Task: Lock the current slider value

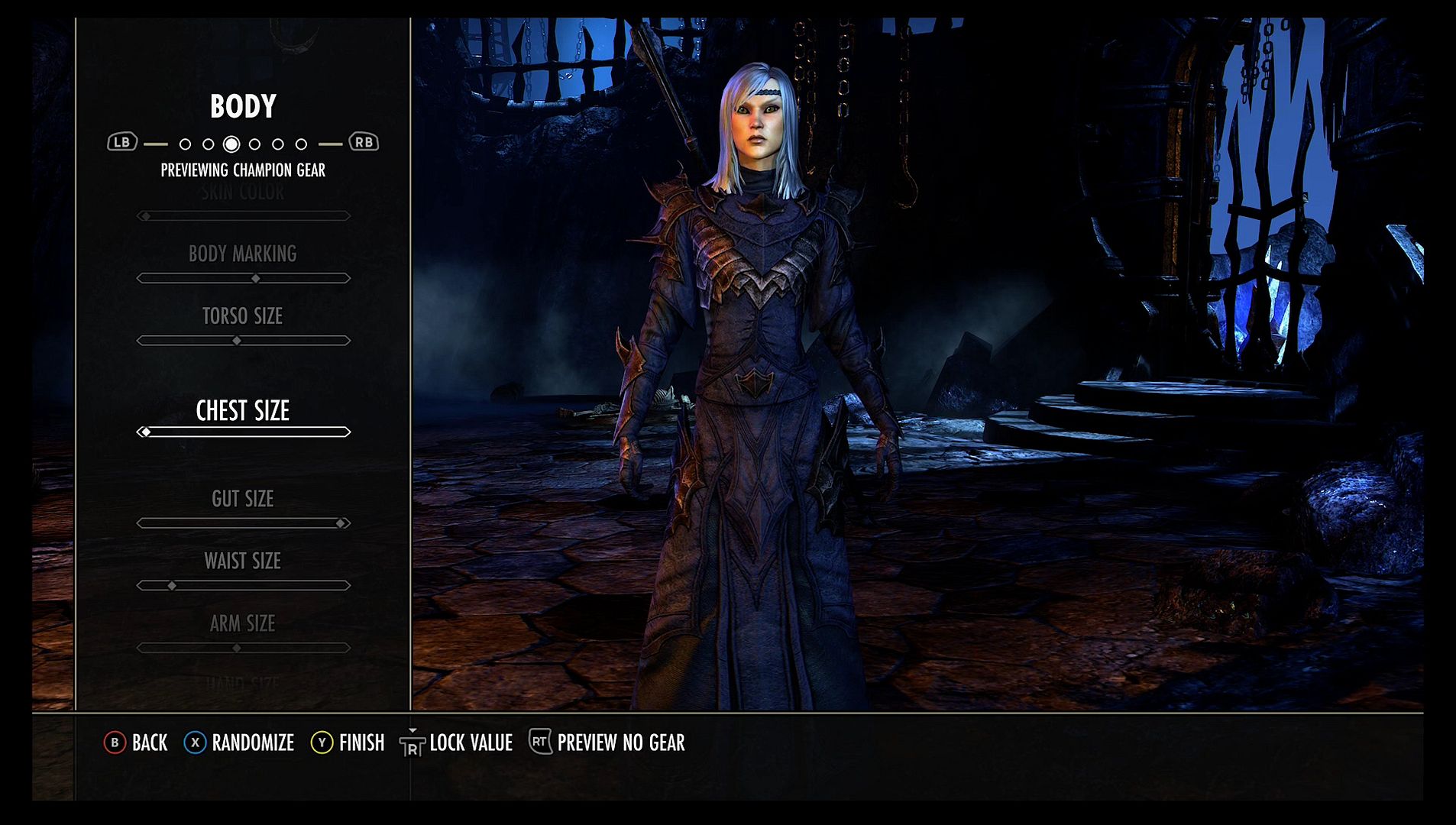Action: 470,742
